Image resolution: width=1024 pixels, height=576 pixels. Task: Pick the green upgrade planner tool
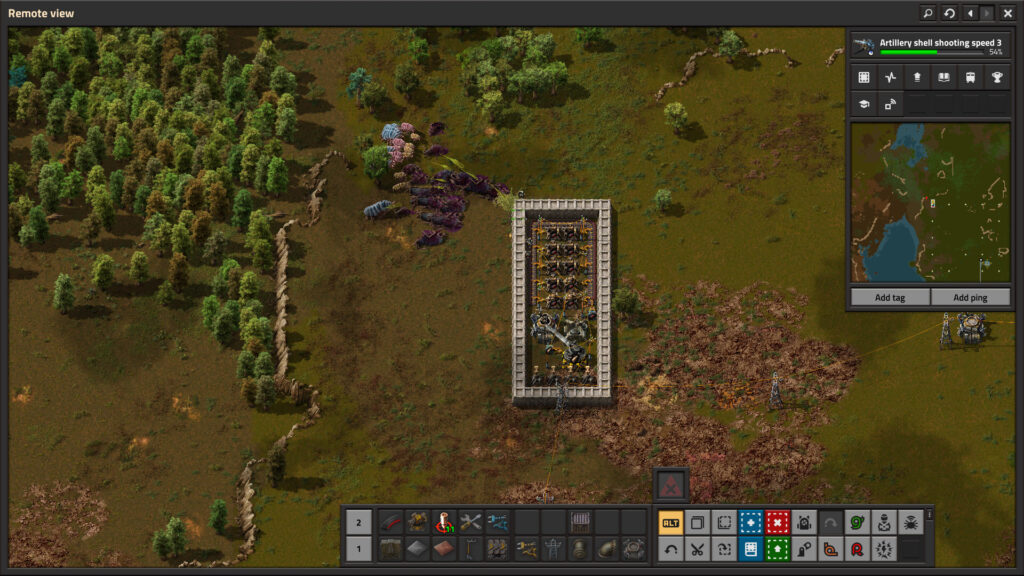tap(777, 548)
